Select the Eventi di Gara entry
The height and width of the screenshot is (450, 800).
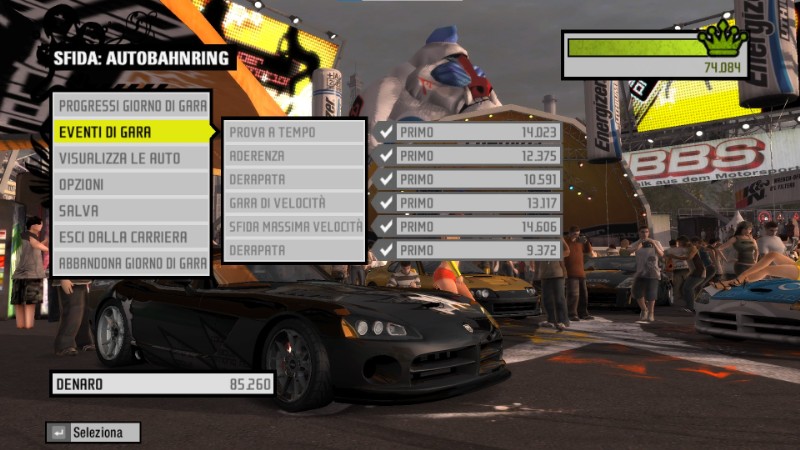[131, 132]
